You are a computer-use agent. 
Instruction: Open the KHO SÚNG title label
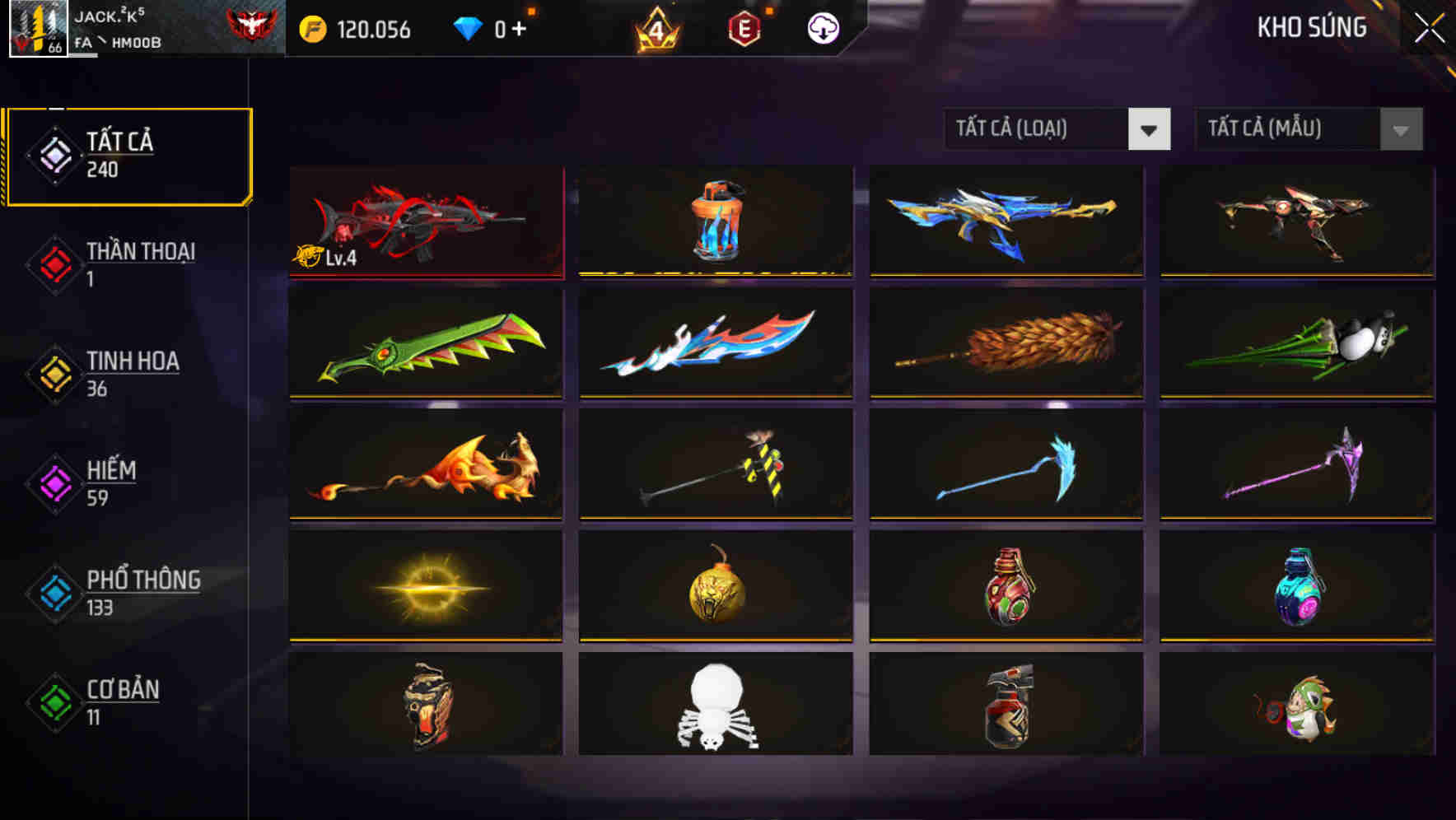(1313, 27)
